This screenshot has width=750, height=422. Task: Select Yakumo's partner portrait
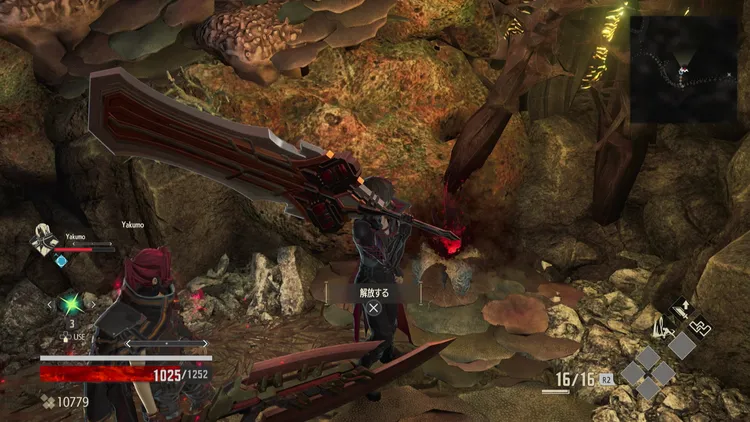(x=45, y=238)
